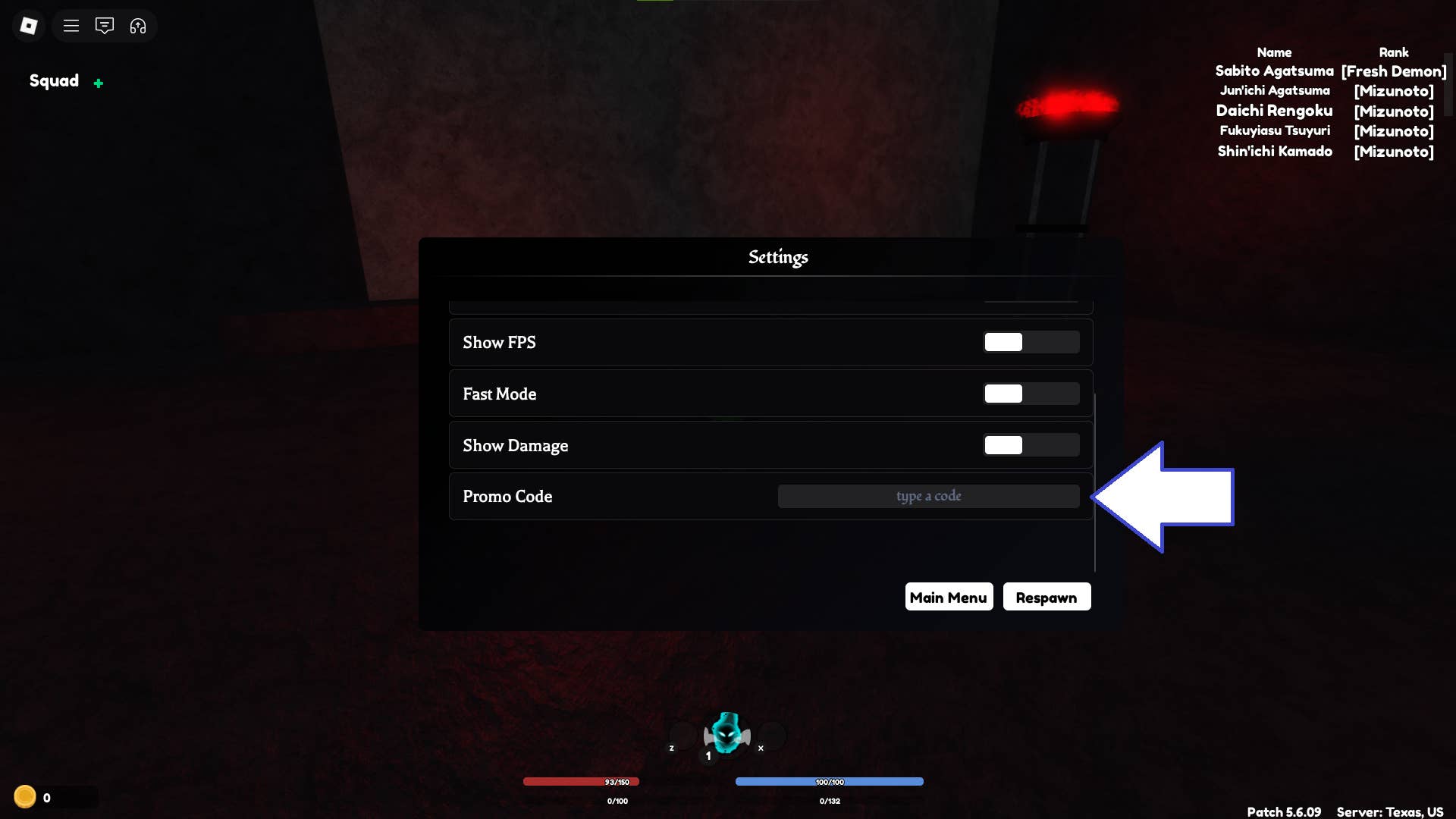Select Sabito Agatsuma on the leaderboard

(1274, 71)
